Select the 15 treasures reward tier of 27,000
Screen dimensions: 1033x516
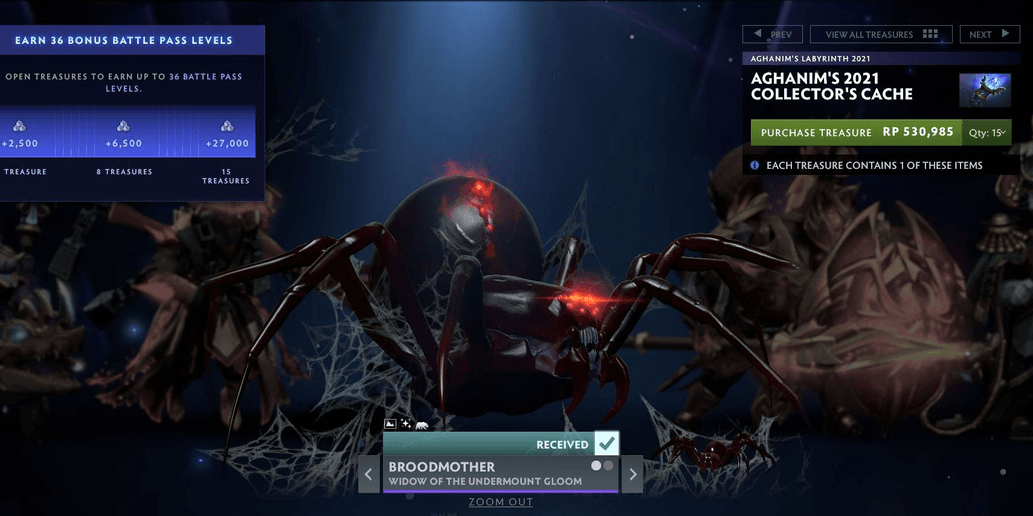(226, 134)
